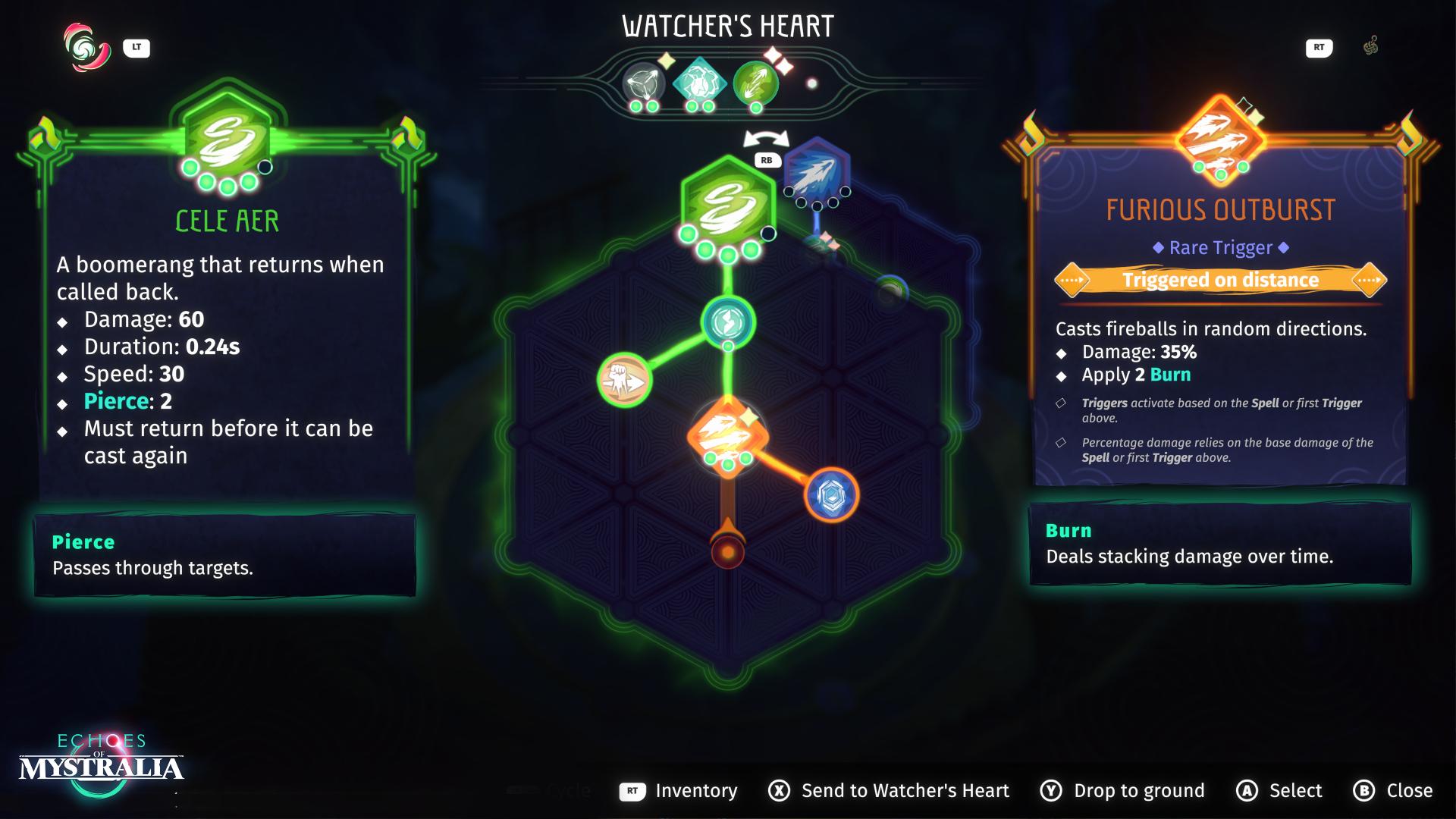Viewport: 1456px width, 819px height.
Task: Click the empty red socket below Furious Outburst
Action: click(x=728, y=552)
